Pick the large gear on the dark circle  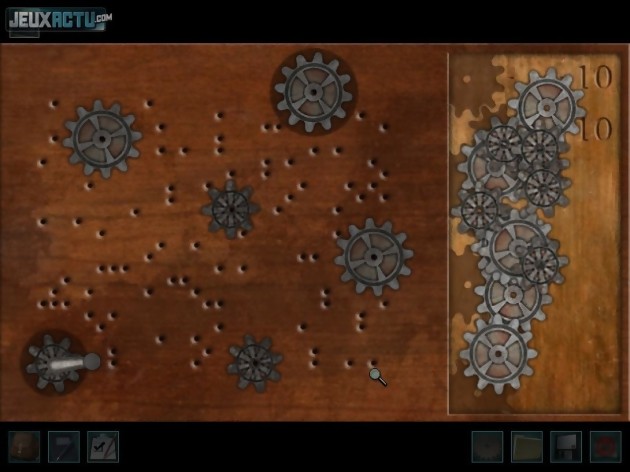pyautogui.click(x=314, y=91)
